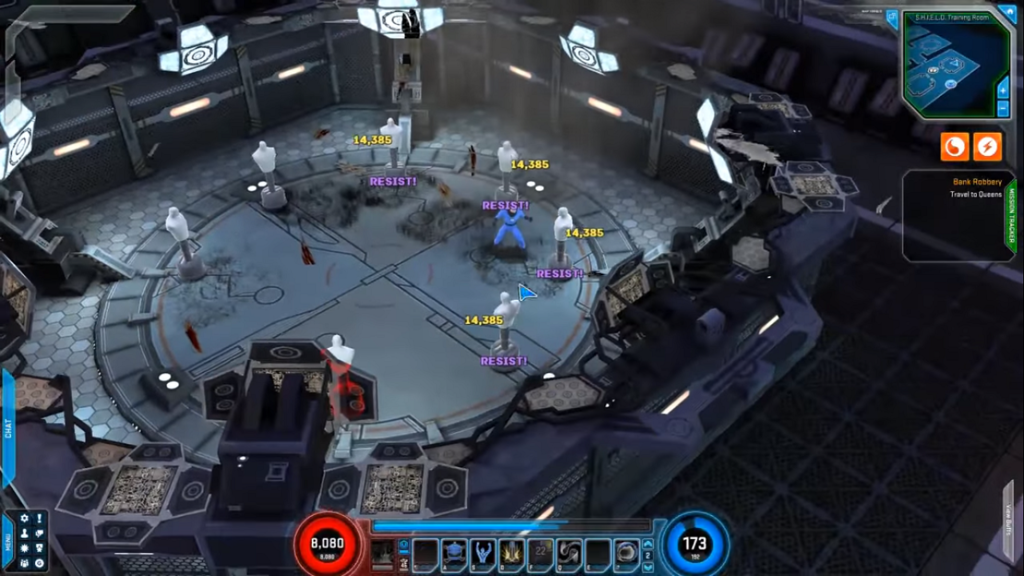Toggle the Mission Tracker tab
This screenshot has height=576, width=1024.
1010,214
